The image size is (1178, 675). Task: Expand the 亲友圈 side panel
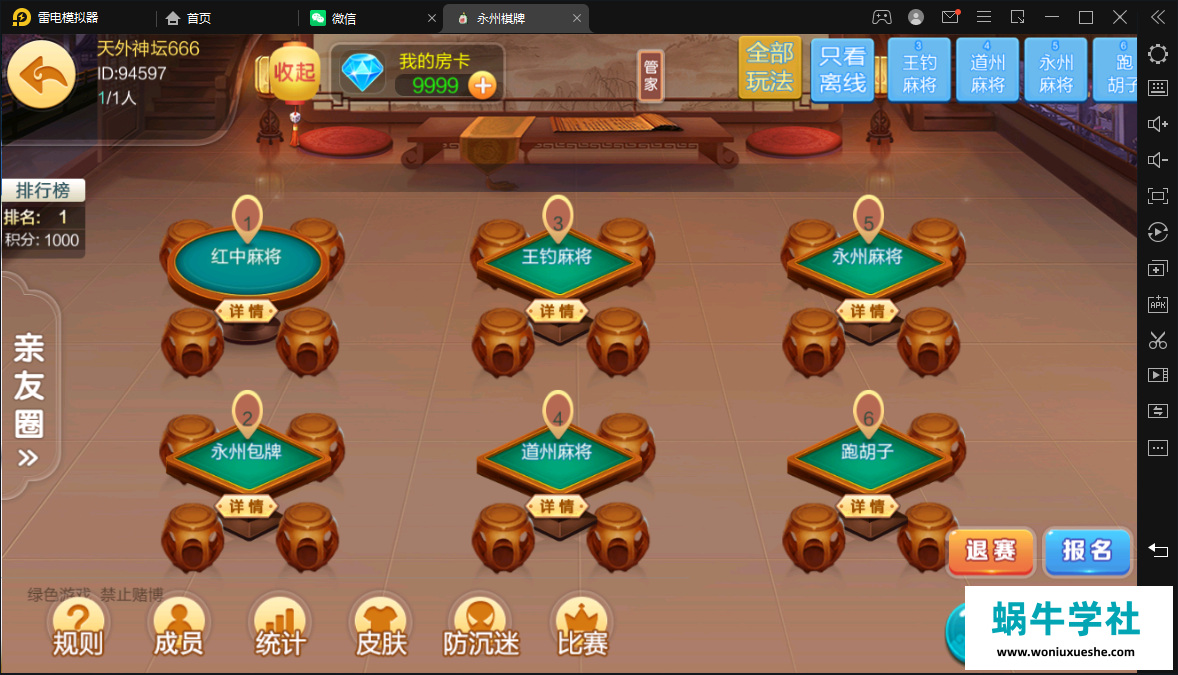[29, 400]
